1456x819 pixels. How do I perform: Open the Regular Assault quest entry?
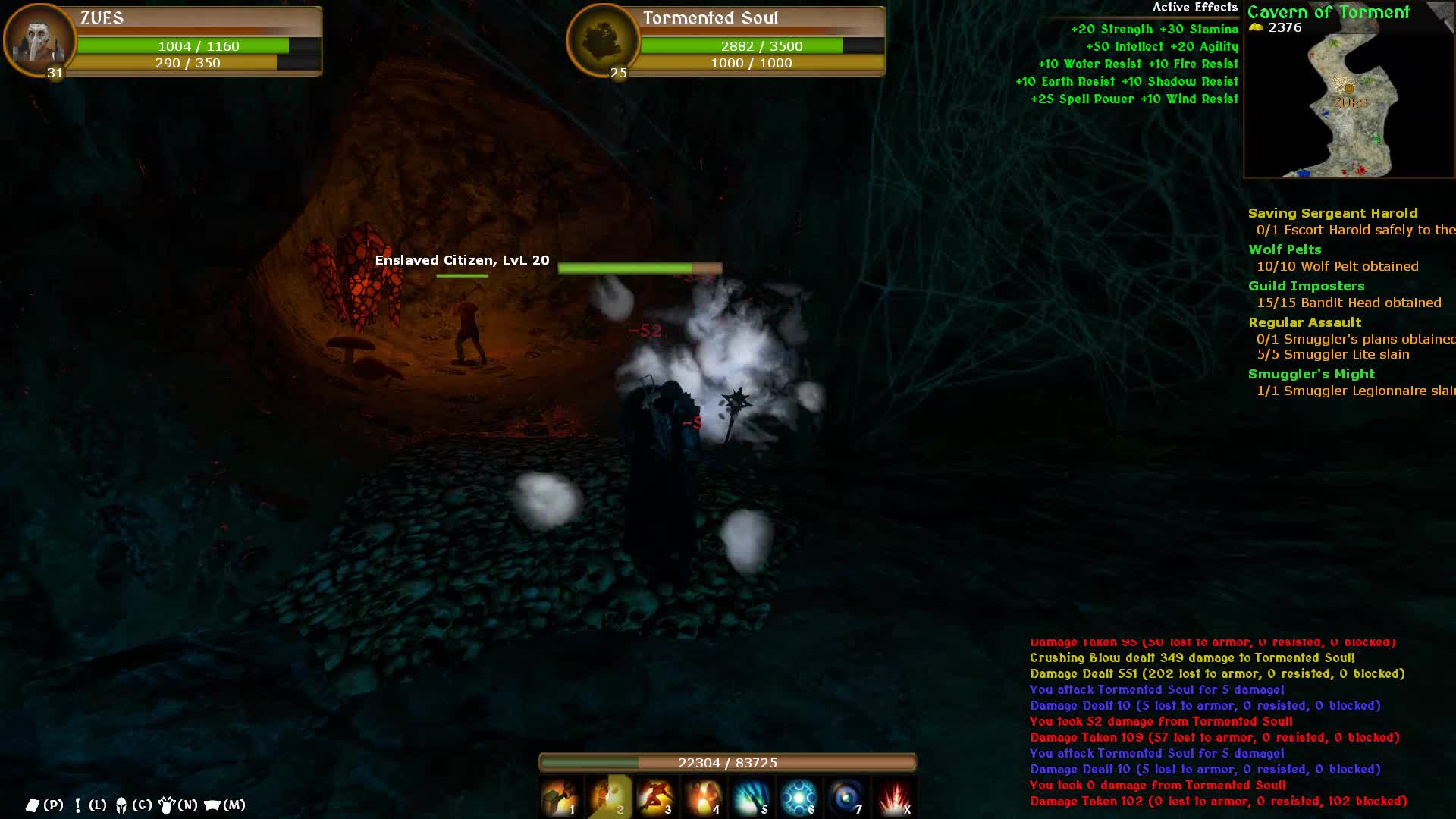1304,322
